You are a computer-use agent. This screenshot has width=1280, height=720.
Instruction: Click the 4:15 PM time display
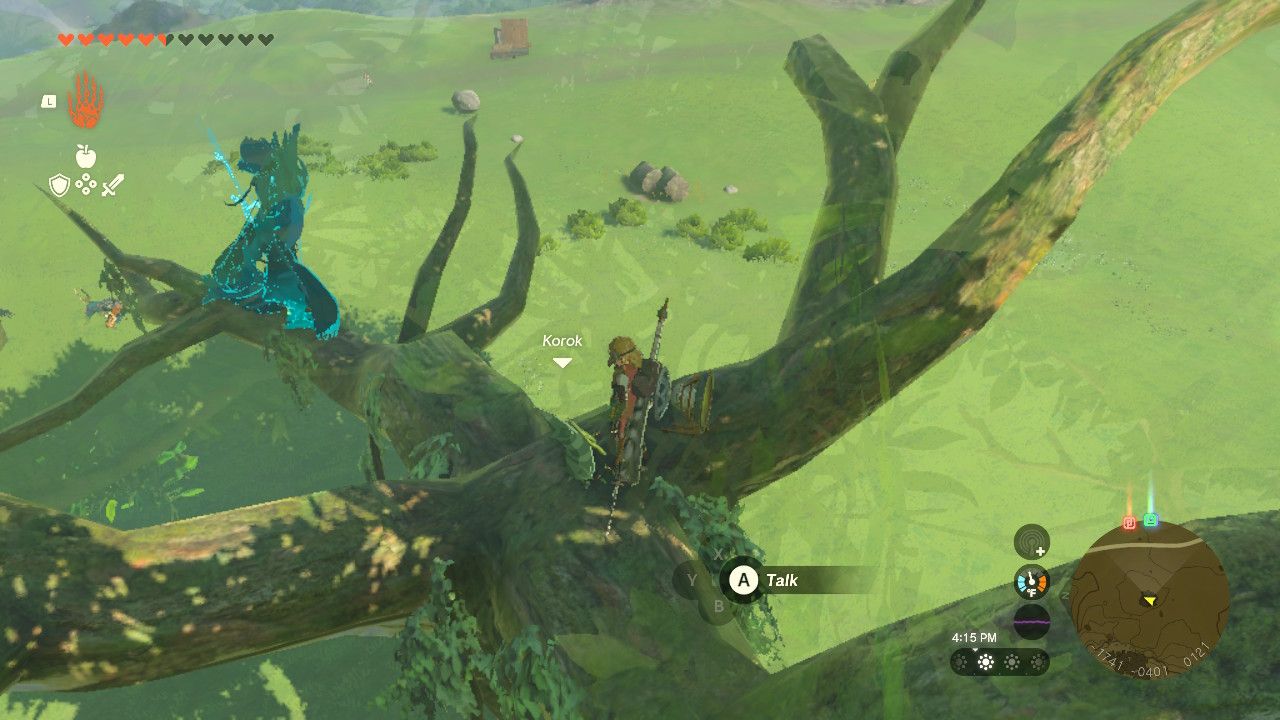tap(974, 637)
